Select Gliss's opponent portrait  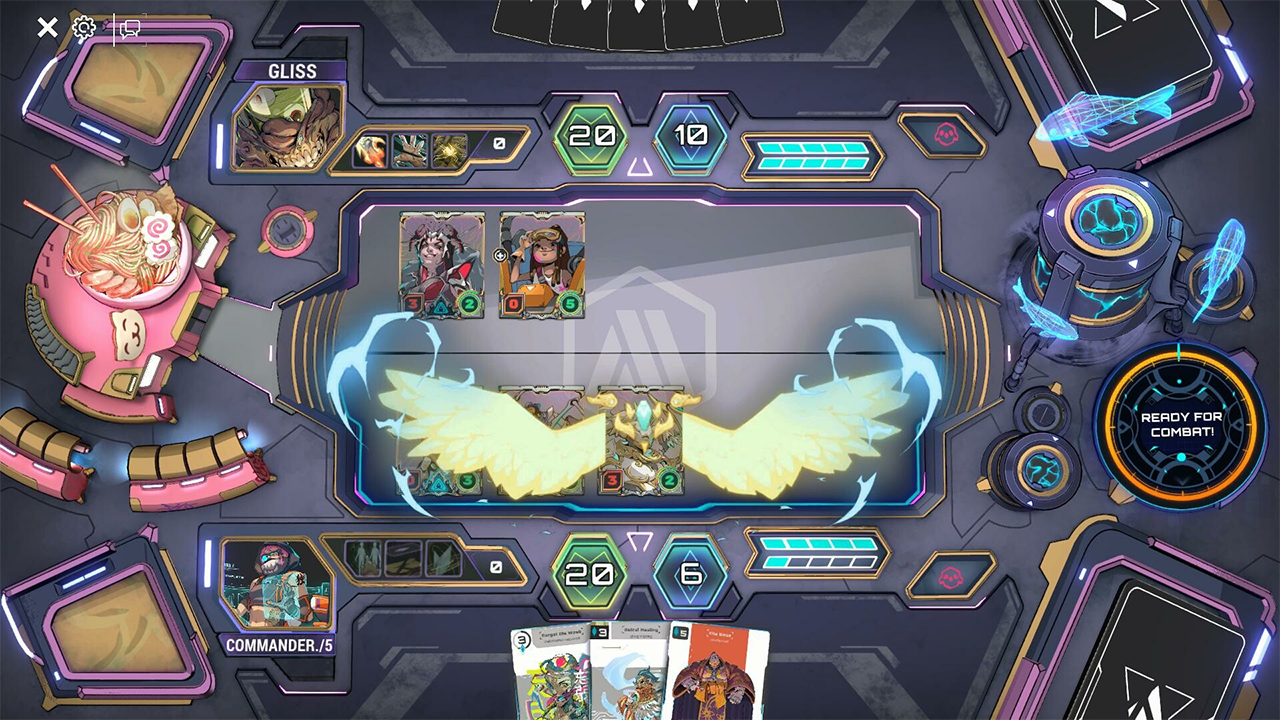(x=288, y=127)
